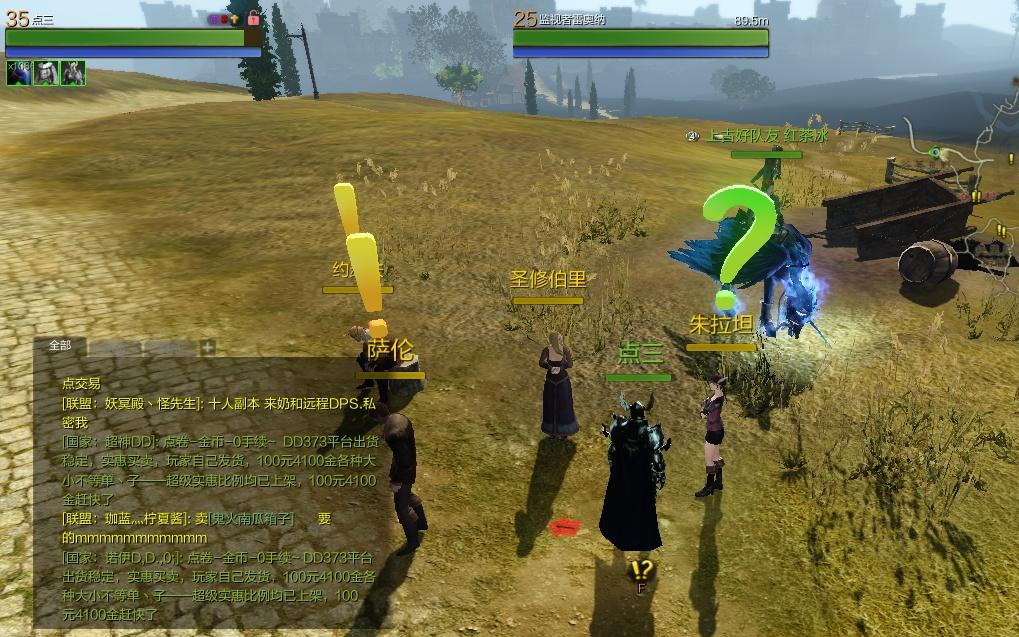Click the pink unlocked padlock icon

(254, 18)
